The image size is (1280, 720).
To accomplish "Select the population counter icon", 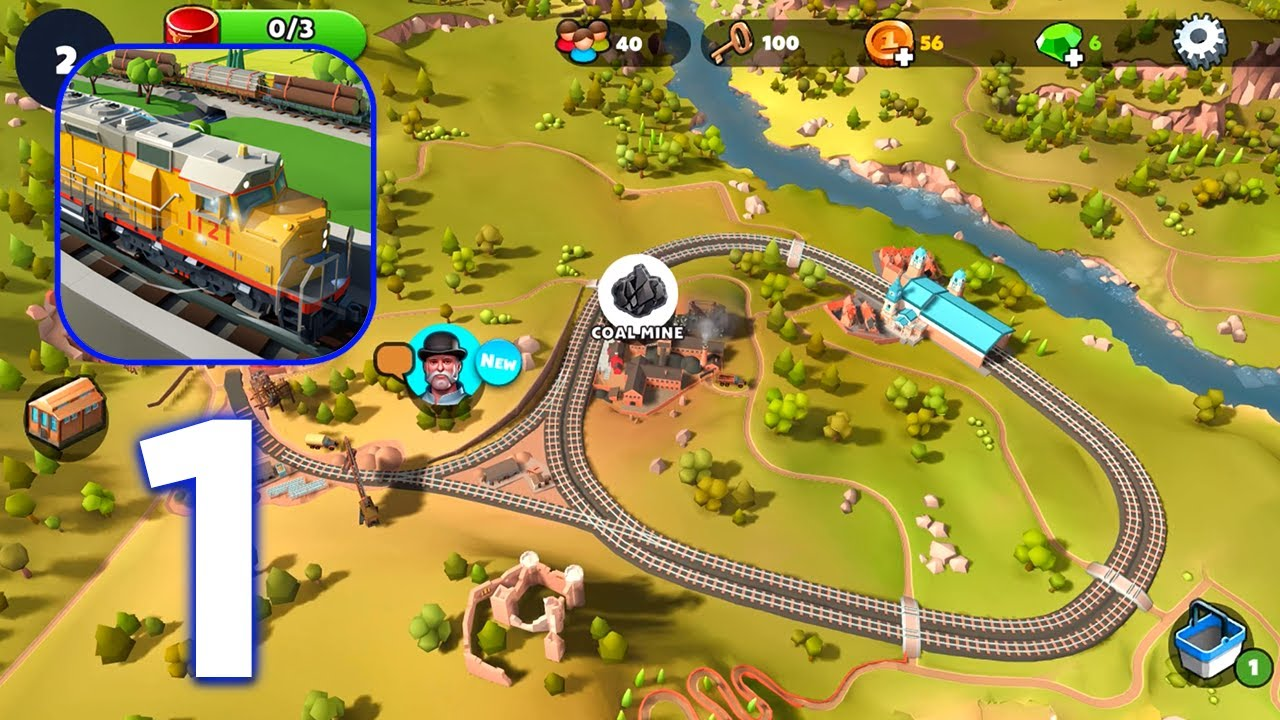I will [584, 44].
